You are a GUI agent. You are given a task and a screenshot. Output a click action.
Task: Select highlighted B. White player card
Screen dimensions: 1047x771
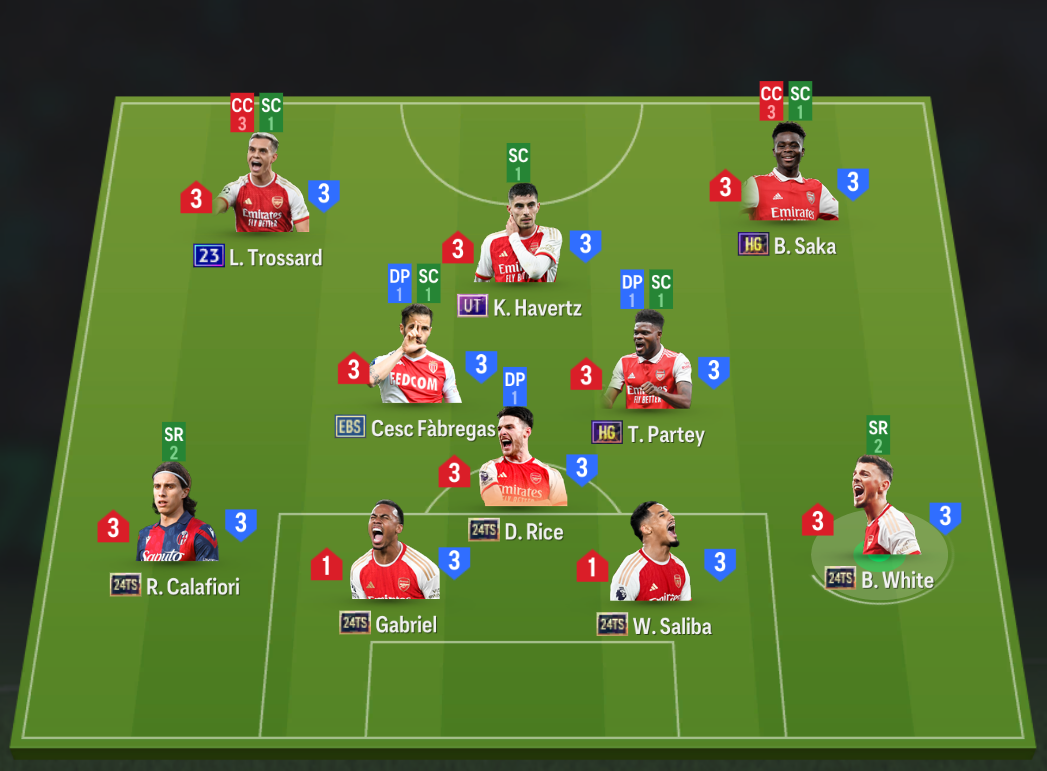880,515
